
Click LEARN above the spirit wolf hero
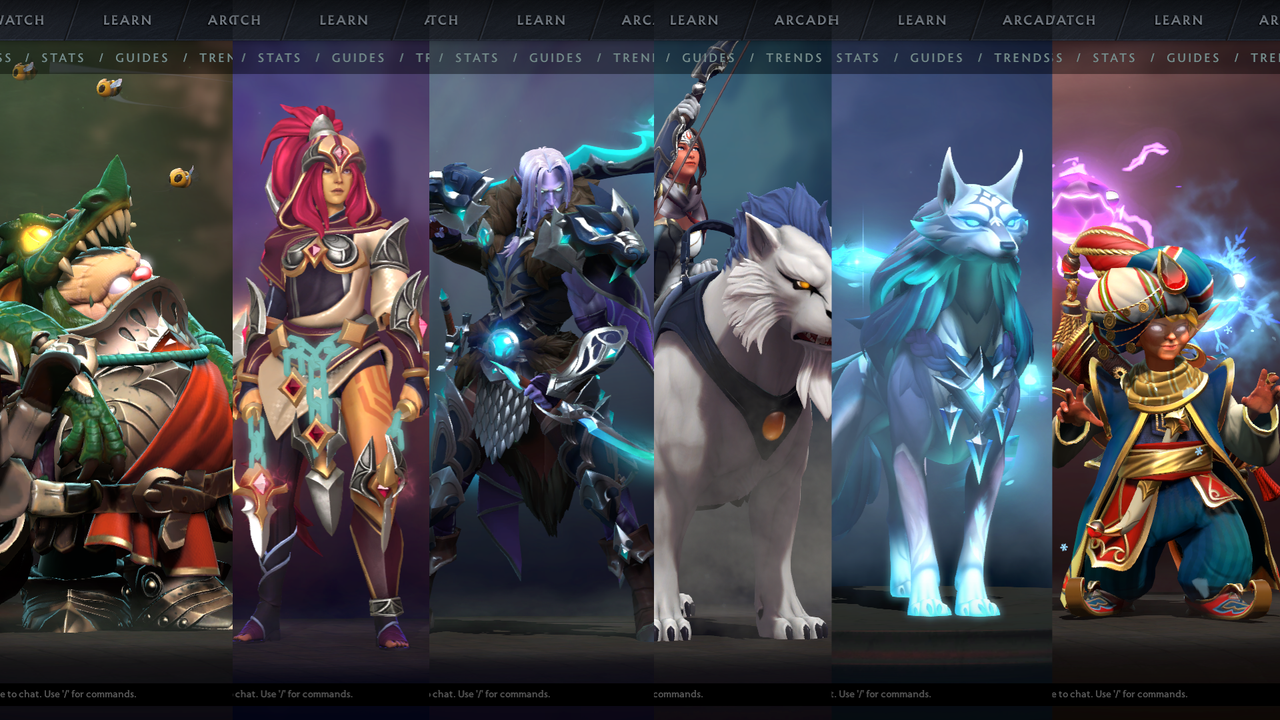point(921,20)
